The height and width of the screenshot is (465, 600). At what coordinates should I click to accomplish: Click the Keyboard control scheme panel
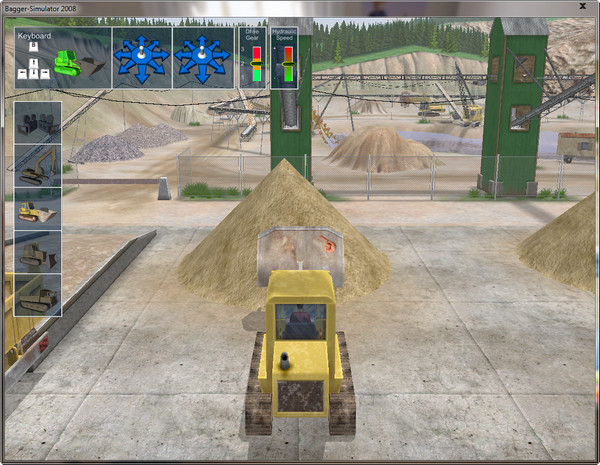[x=62, y=57]
